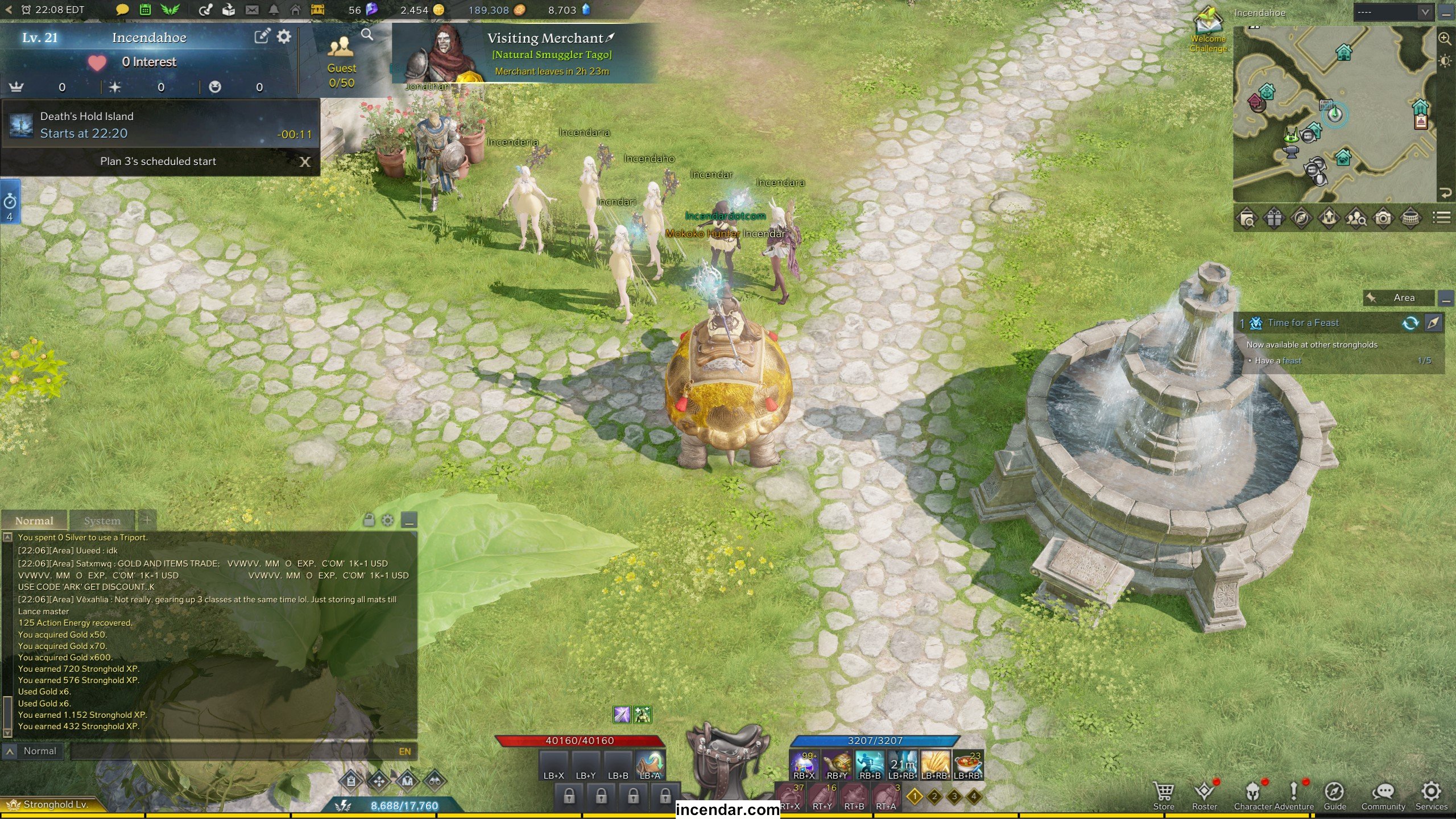
Task: Click the camera icon below the minimap
Action: tap(1383, 218)
